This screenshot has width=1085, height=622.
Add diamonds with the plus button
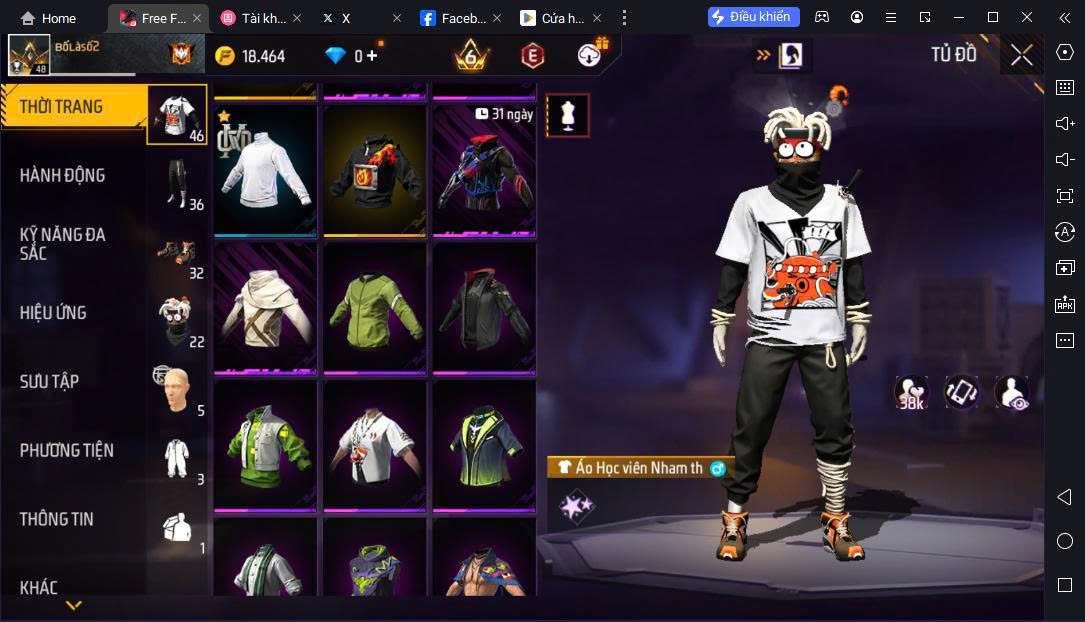click(372, 57)
